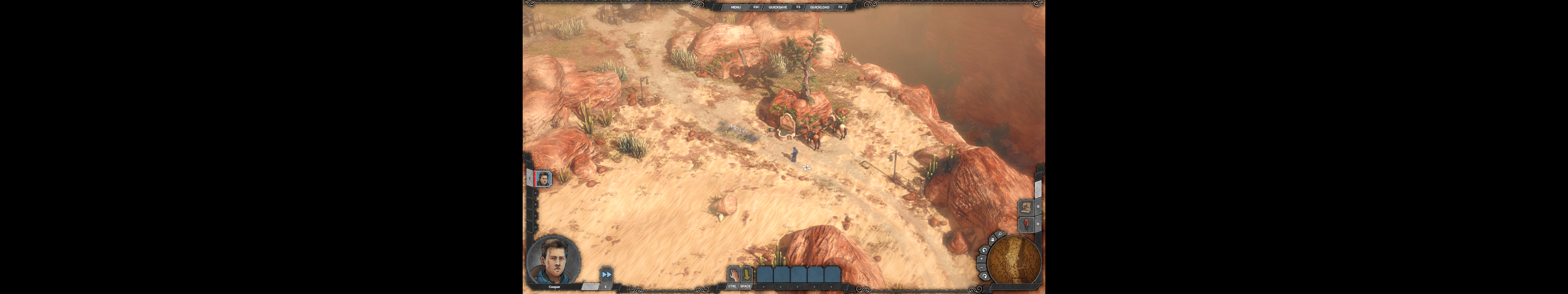Image resolution: width=1568 pixels, height=294 pixels.
Task: Click the Quickload button
Action: (819, 7)
